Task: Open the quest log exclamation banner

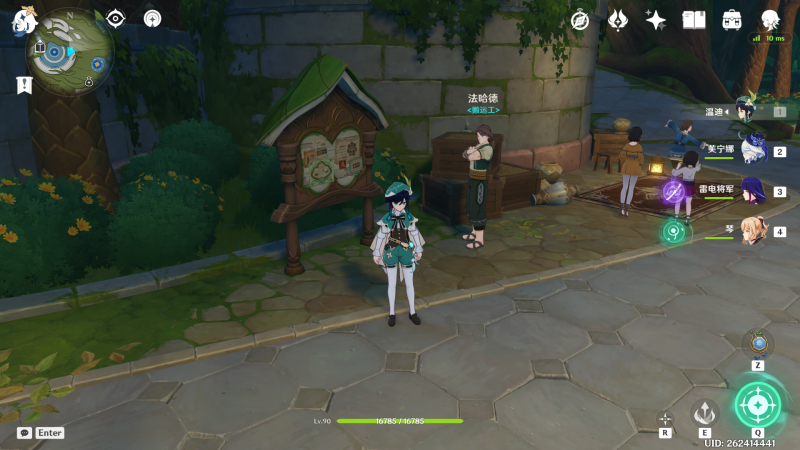Action: pyautogui.click(x=24, y=85)
